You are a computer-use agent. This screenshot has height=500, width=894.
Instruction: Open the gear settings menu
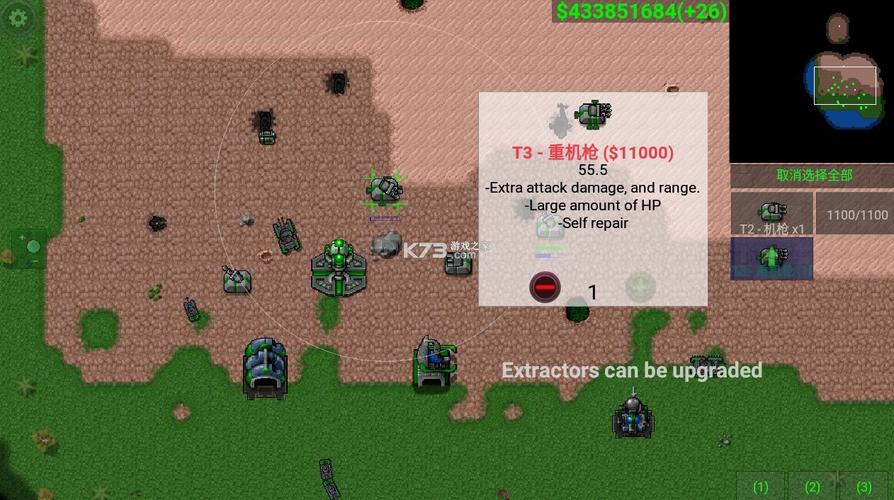pos(17,18)
